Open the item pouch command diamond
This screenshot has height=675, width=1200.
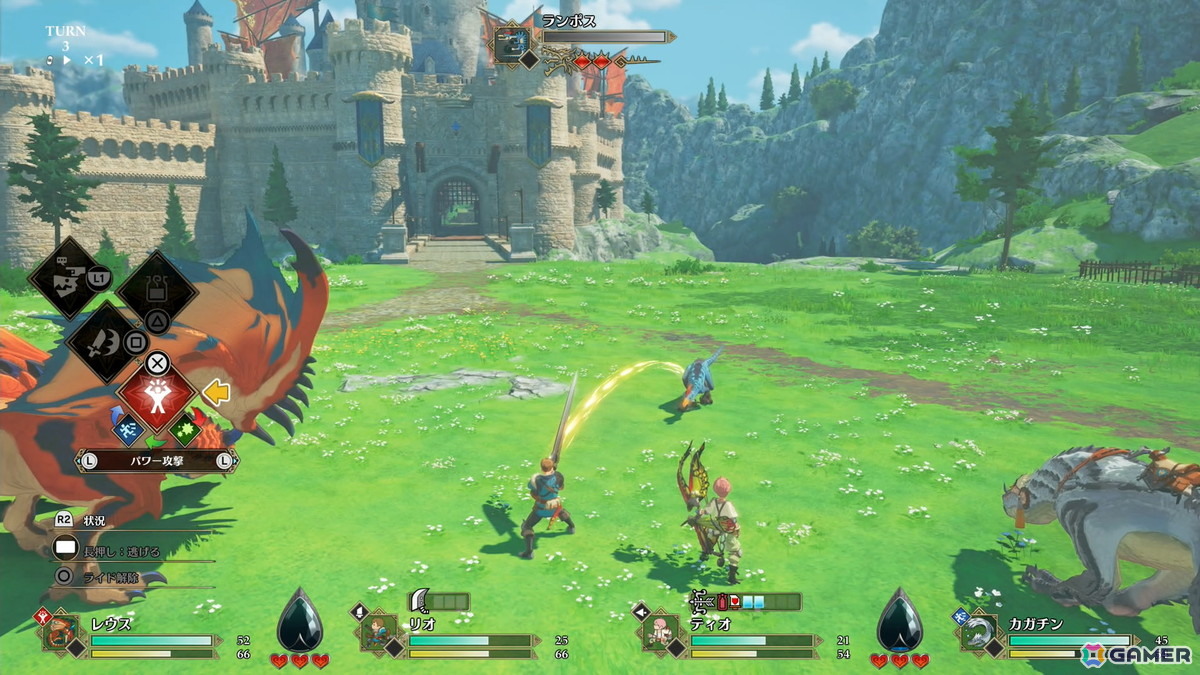coord(156,291)
